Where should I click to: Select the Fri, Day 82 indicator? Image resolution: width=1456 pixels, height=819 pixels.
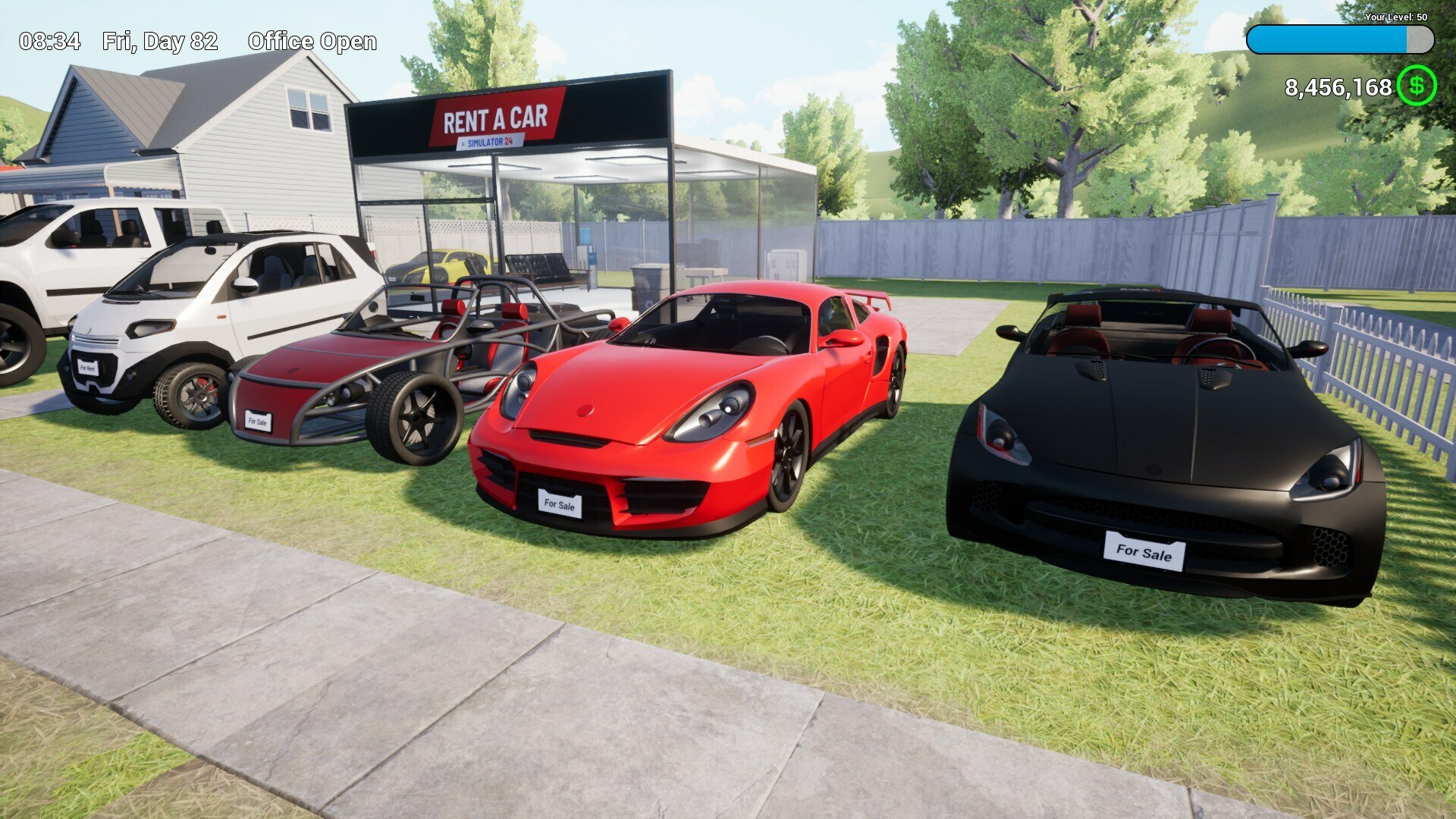tap(158, 42)
